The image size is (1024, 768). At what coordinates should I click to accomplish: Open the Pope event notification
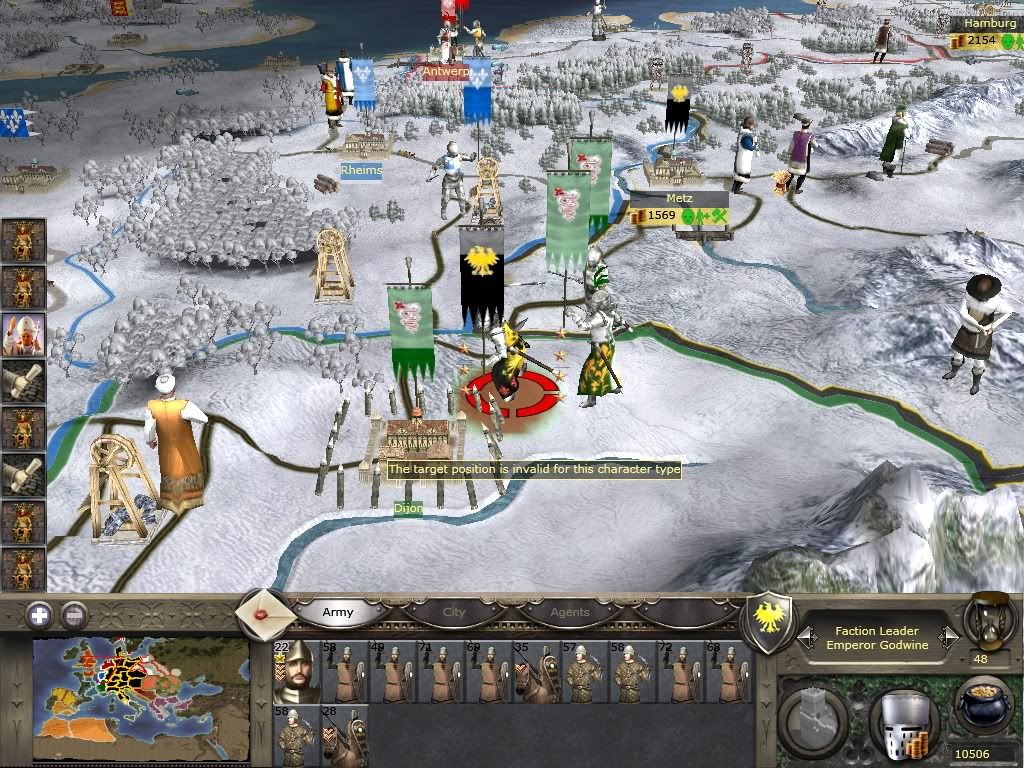point(23,334)
